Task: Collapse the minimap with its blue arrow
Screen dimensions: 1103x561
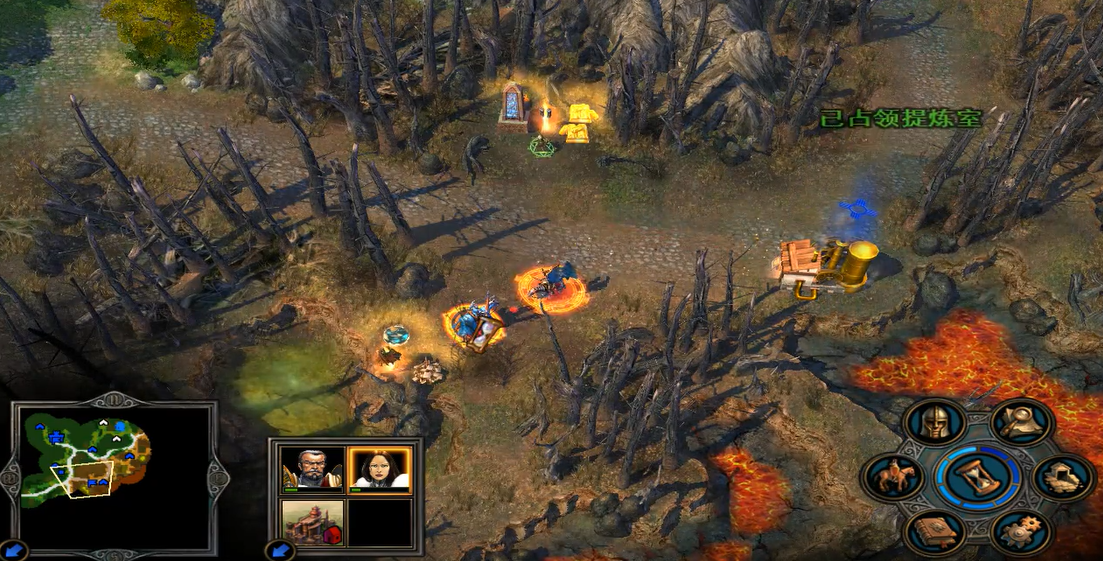Action: point(14,549)
